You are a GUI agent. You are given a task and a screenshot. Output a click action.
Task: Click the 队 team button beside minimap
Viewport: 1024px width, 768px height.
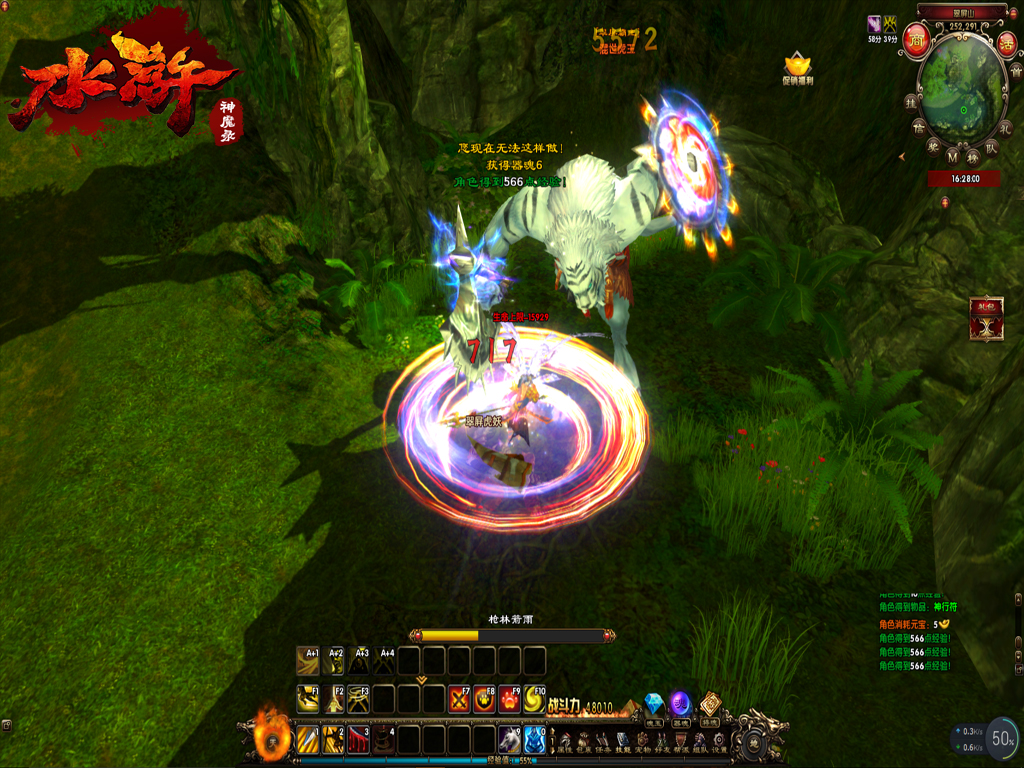991,148
